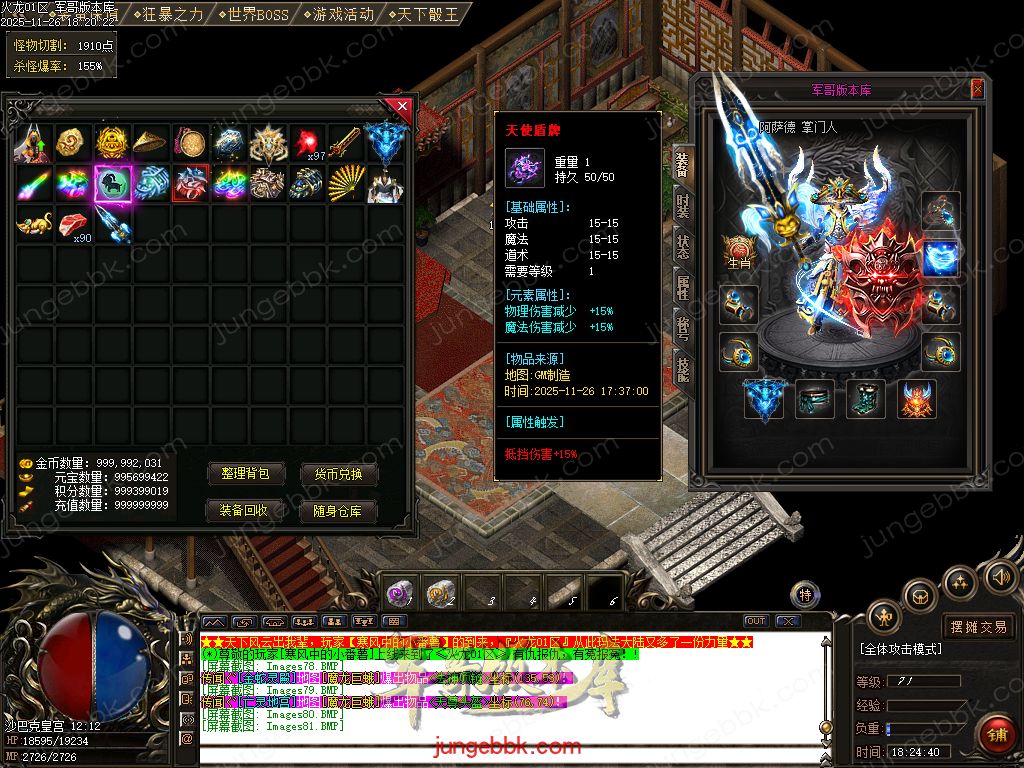Image resolution: width=1024 pixels, height=768 pixels.
Task: Switch to the 技能 skills tab
Action: [x=683, y=370]
